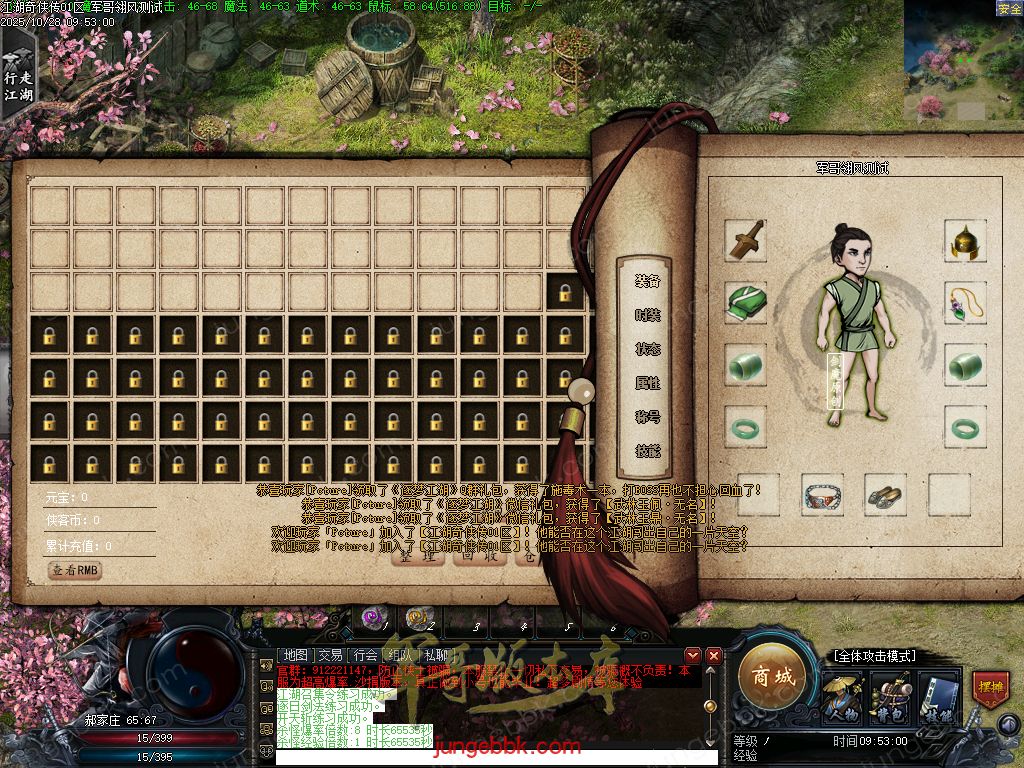Viewport: 1024px width, 768px height.
Task: Open the 称号 titles tab
Action: click(x=647, y=417)
